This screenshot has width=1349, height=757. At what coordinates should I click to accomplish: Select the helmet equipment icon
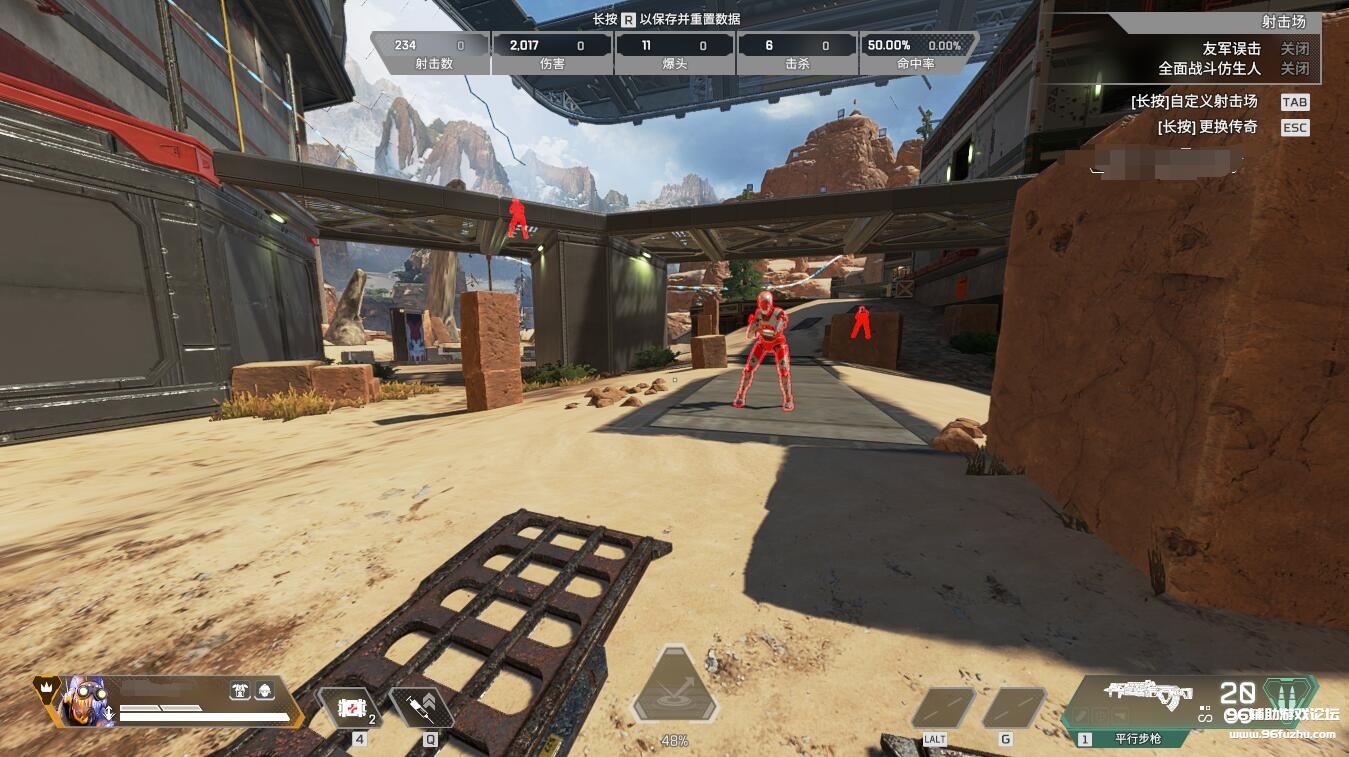[x=264, y=690]
